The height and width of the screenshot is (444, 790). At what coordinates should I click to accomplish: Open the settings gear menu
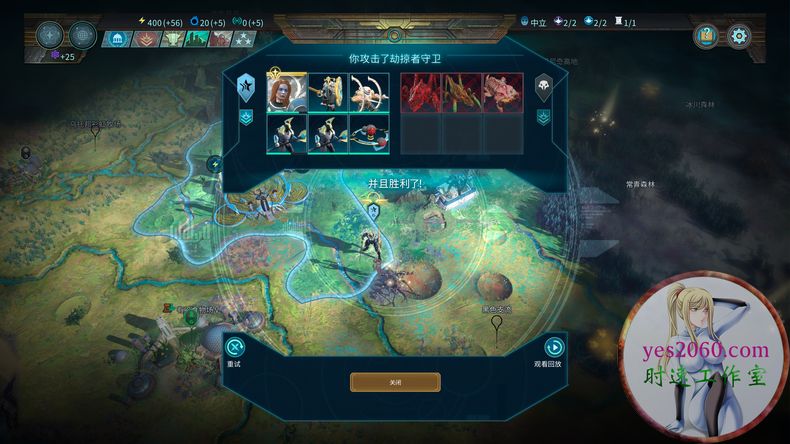[x=739, y=36]
